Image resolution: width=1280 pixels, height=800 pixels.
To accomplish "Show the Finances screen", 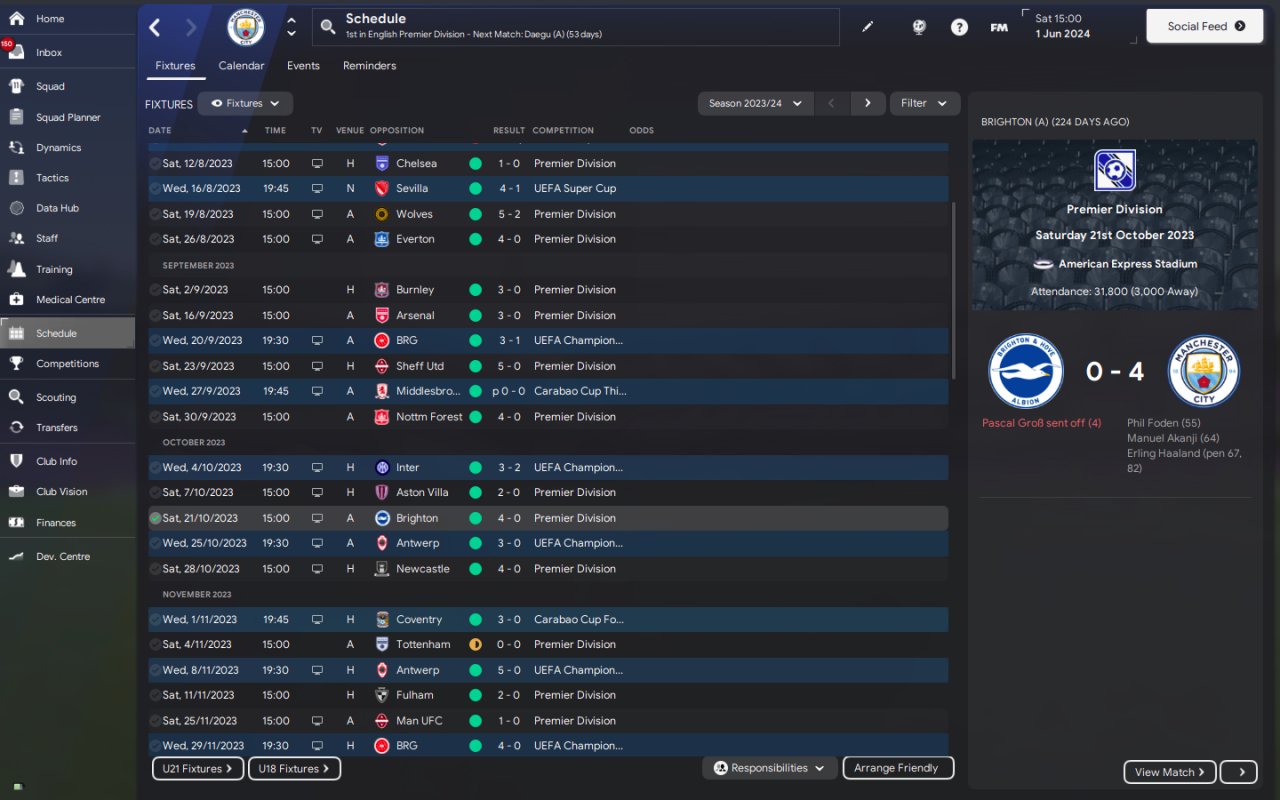I will pos(56,523).
